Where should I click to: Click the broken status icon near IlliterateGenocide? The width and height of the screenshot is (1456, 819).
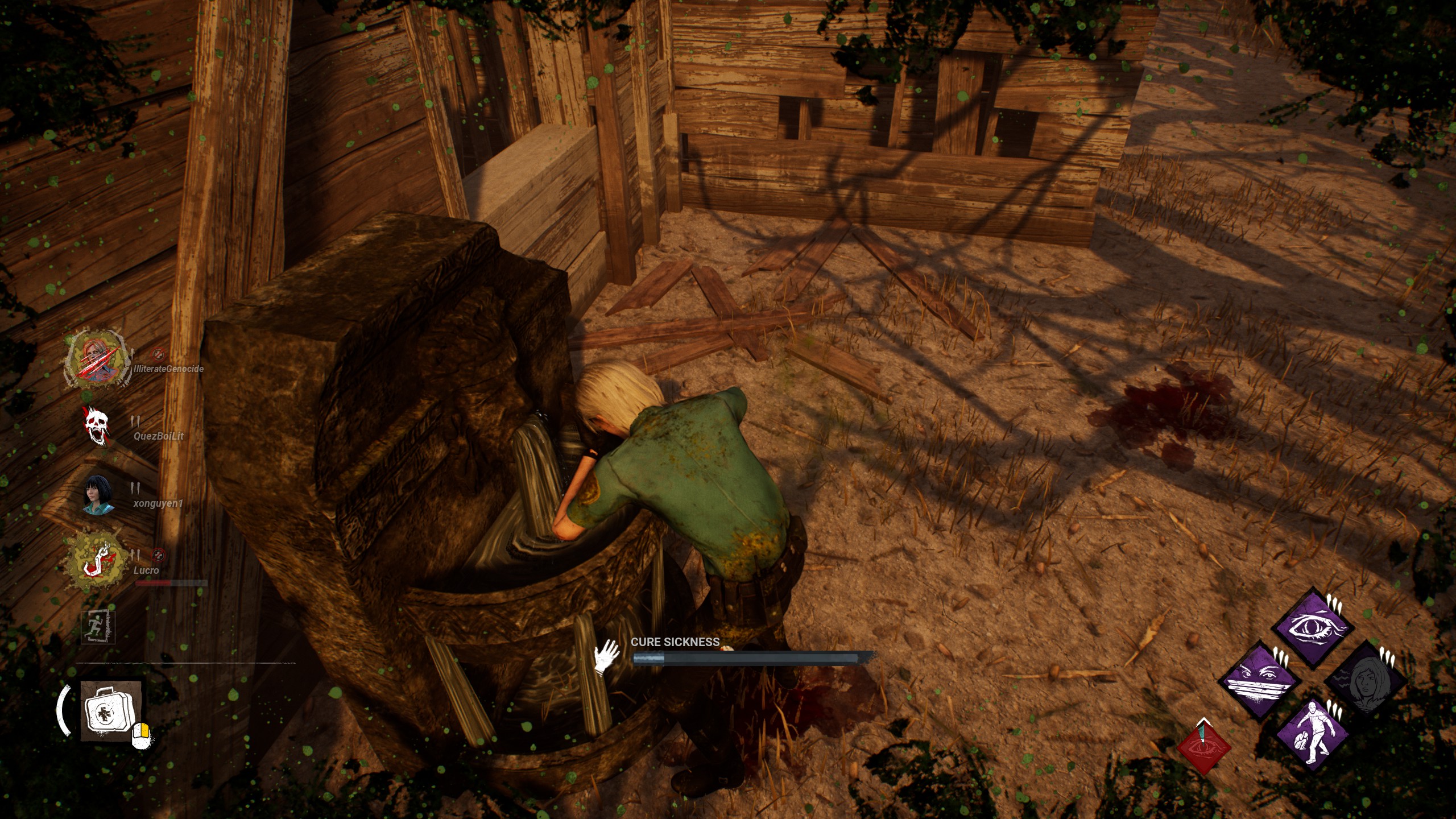[x=159, y=355]
